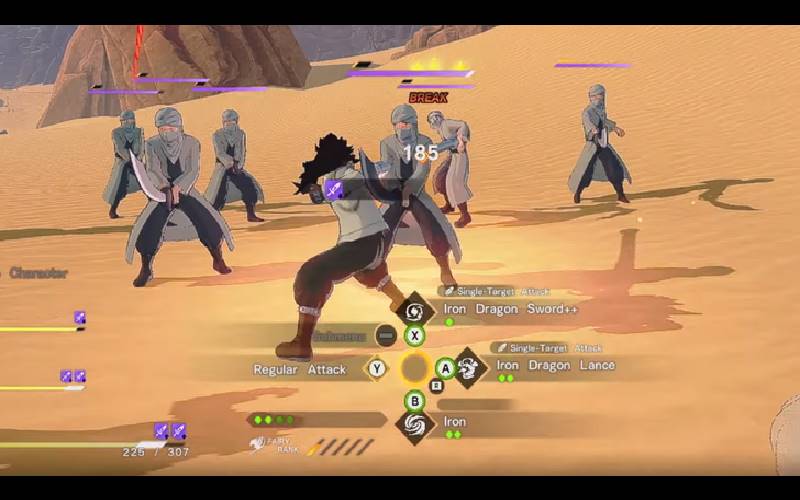
Task: Pick the bottom Iron skill entry
Action: click(x=455, y=423)
